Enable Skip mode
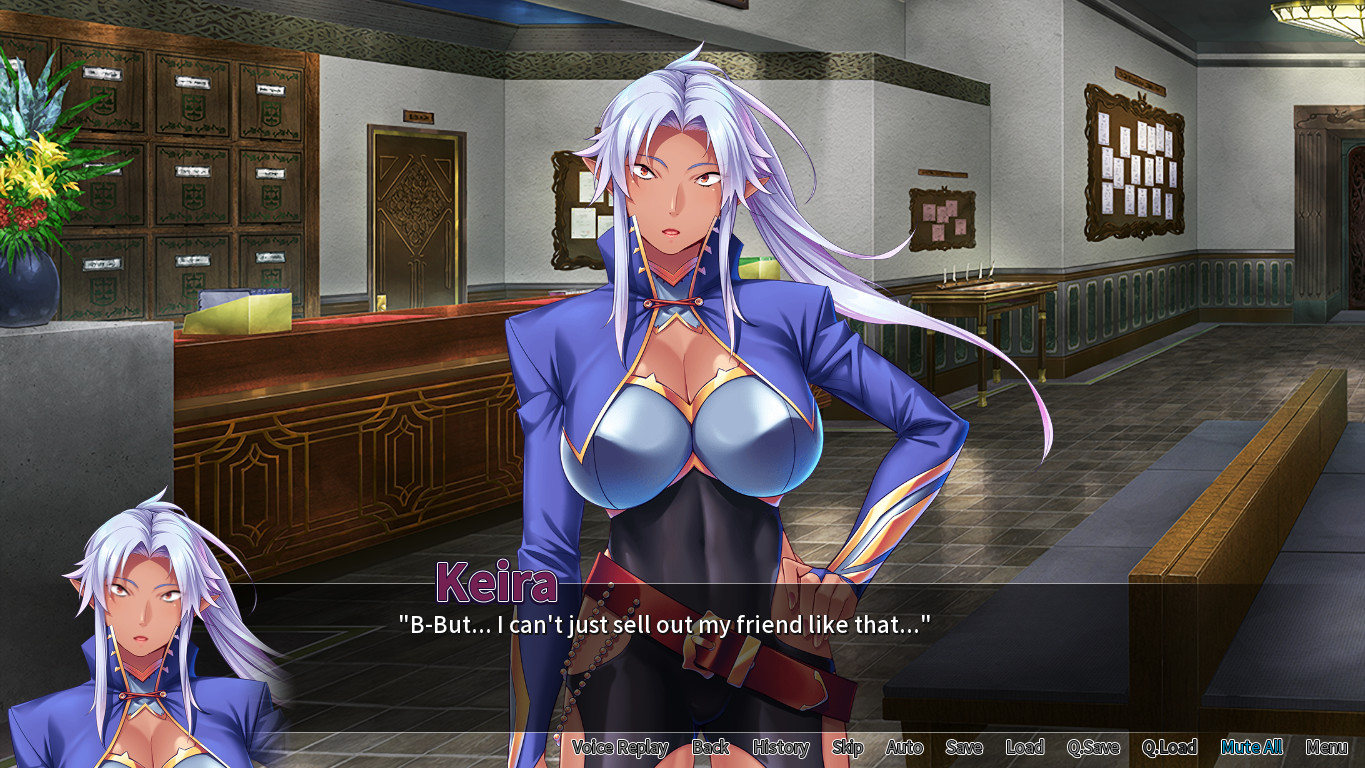1365x768 pixels. (847, 747)
